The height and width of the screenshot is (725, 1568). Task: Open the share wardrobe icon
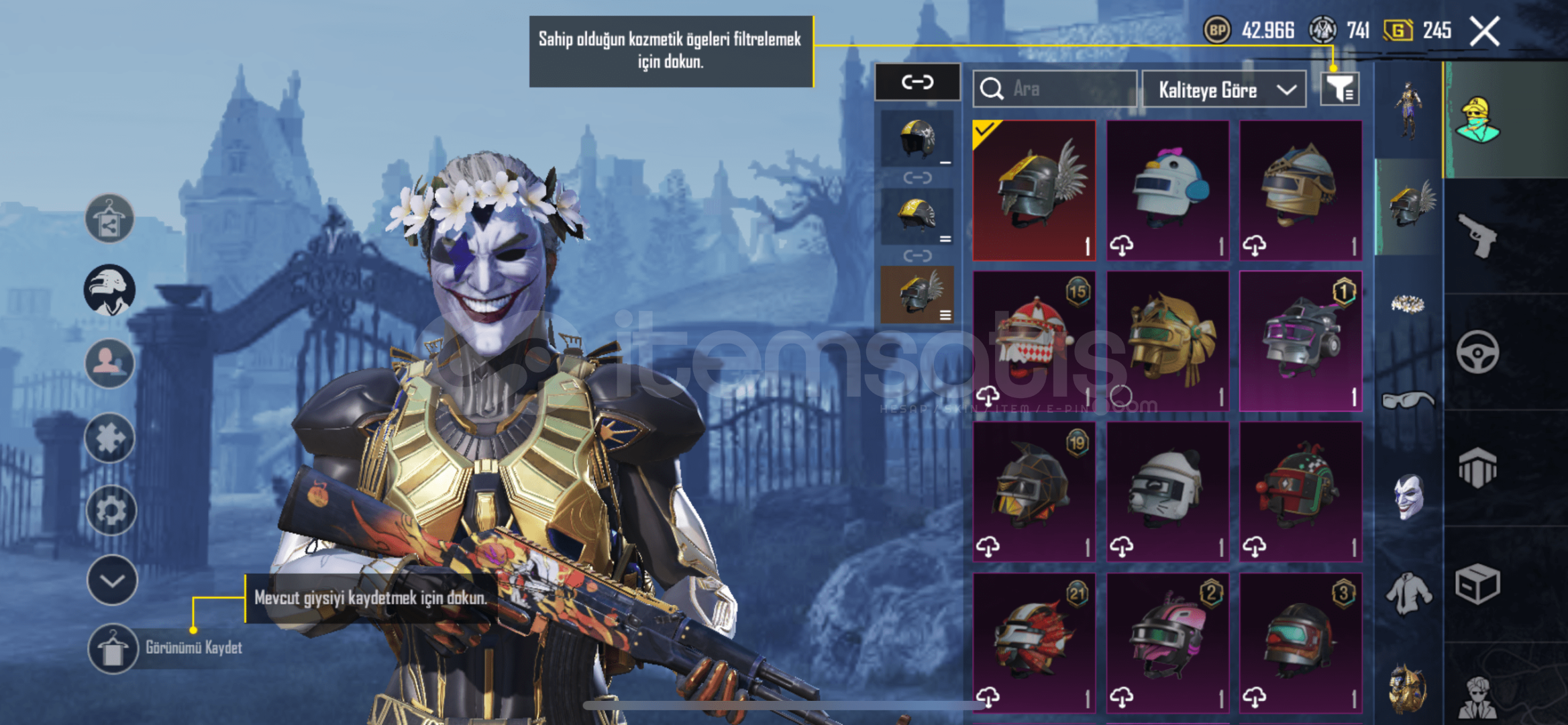pos(109,219)
